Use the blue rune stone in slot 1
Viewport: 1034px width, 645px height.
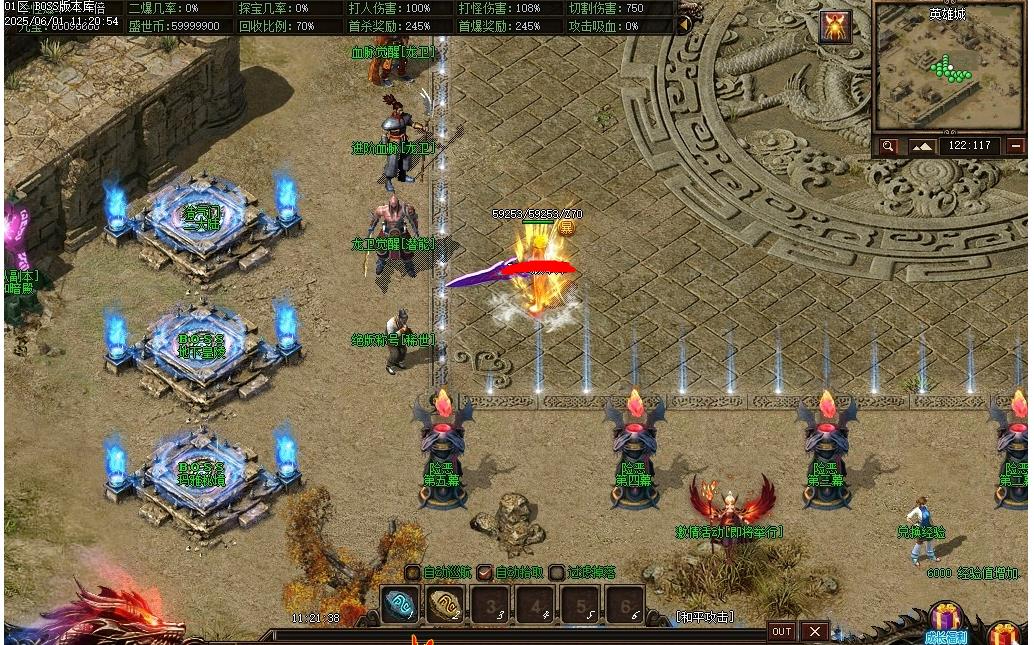[400, 605]
